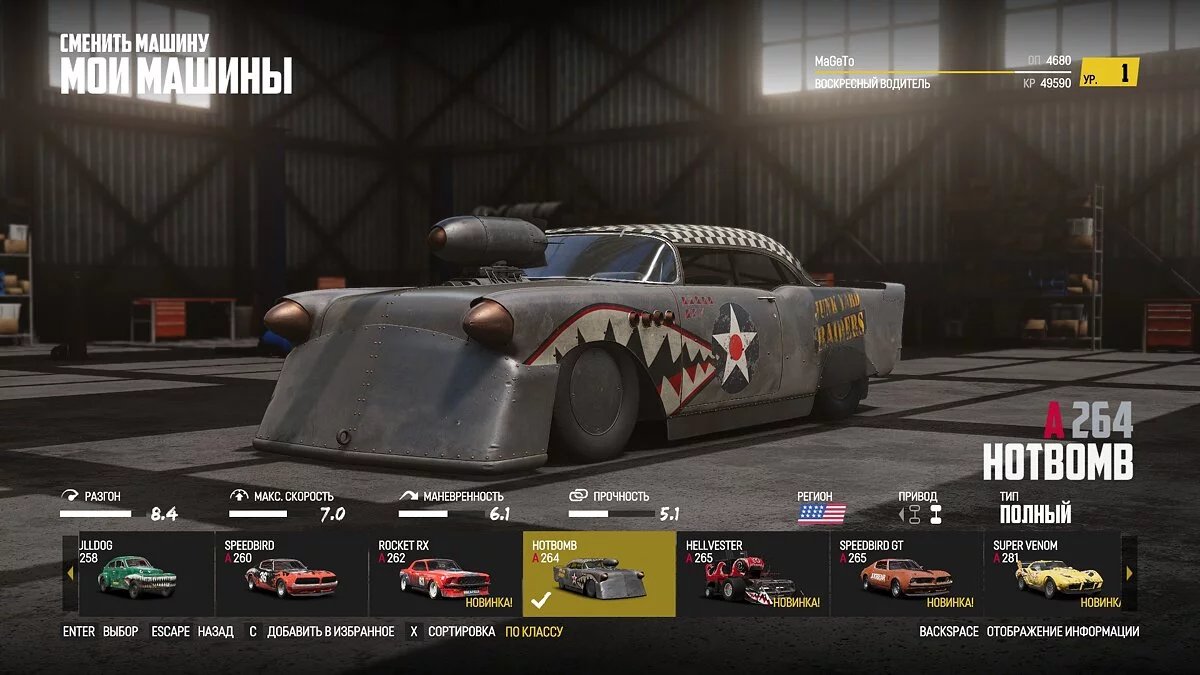This screenshot has width=1200, height=675.
Task: Pick the Rocket RX car tile
Action: [445, 575]
